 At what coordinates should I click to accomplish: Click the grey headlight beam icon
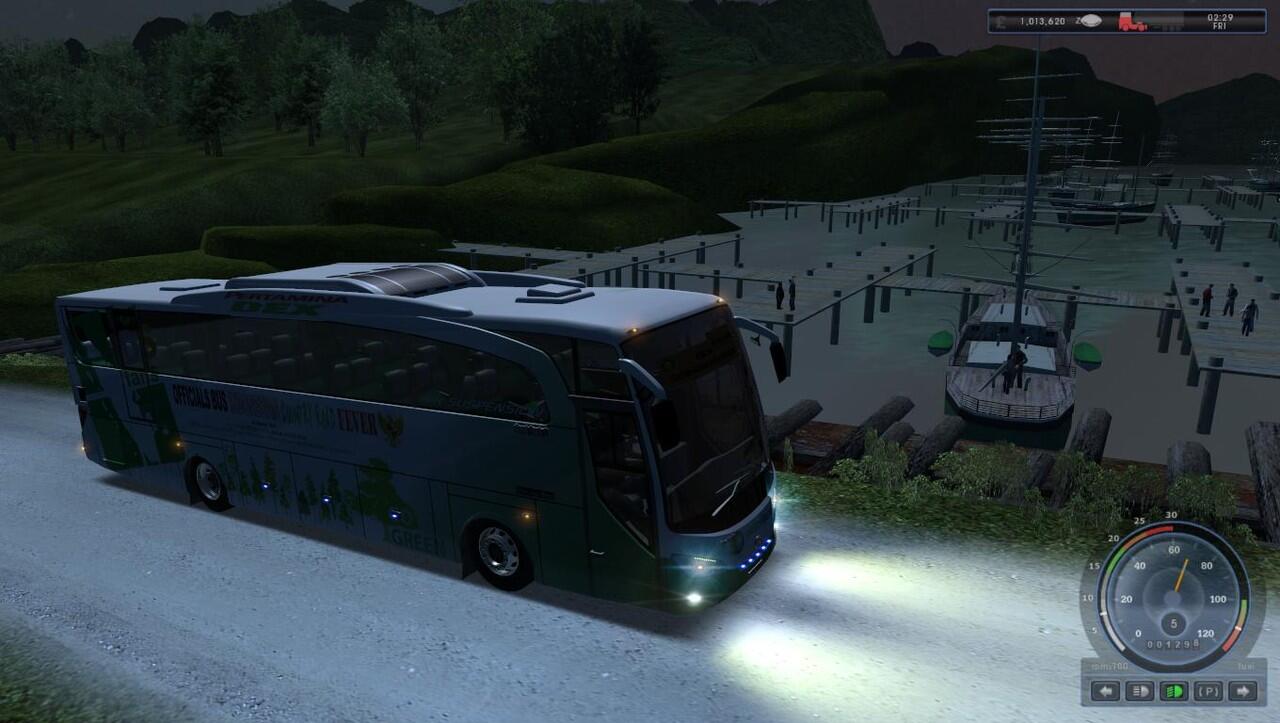coord(1139,691)
